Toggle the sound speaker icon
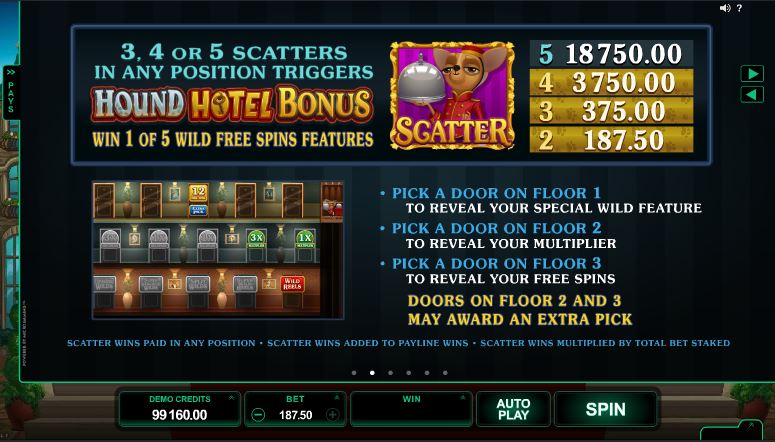775x442 pixels. 724,8
